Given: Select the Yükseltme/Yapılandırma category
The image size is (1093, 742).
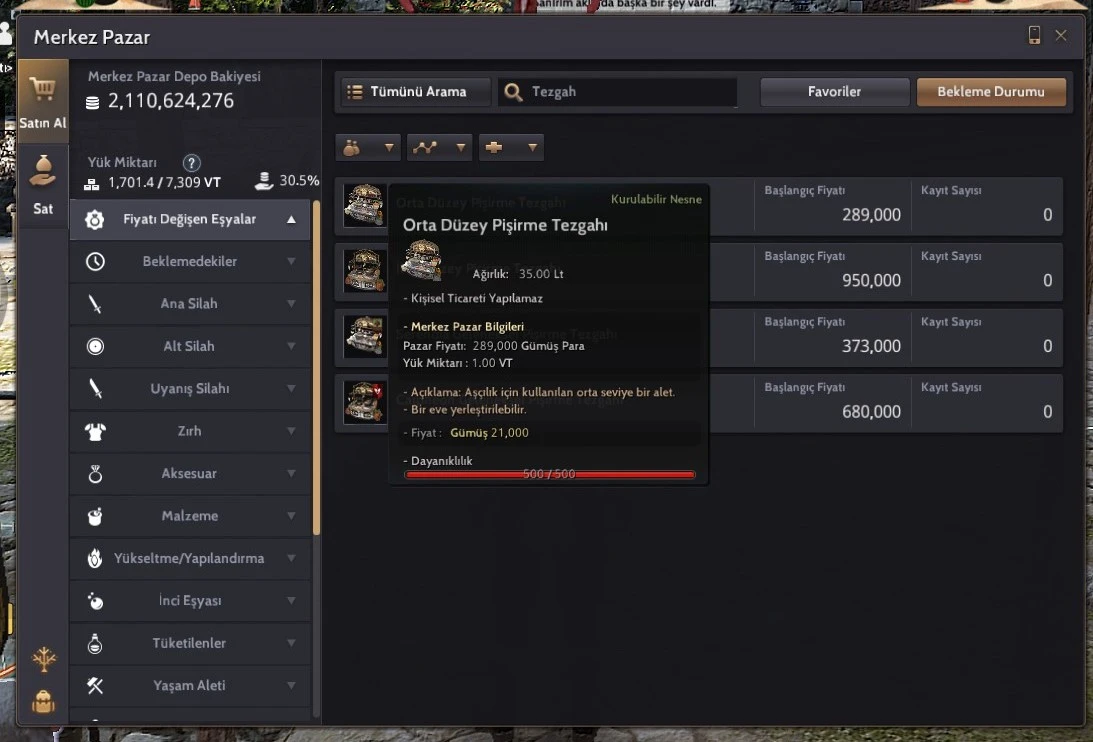Looking at the screenshot, I should tap(190, 559).
